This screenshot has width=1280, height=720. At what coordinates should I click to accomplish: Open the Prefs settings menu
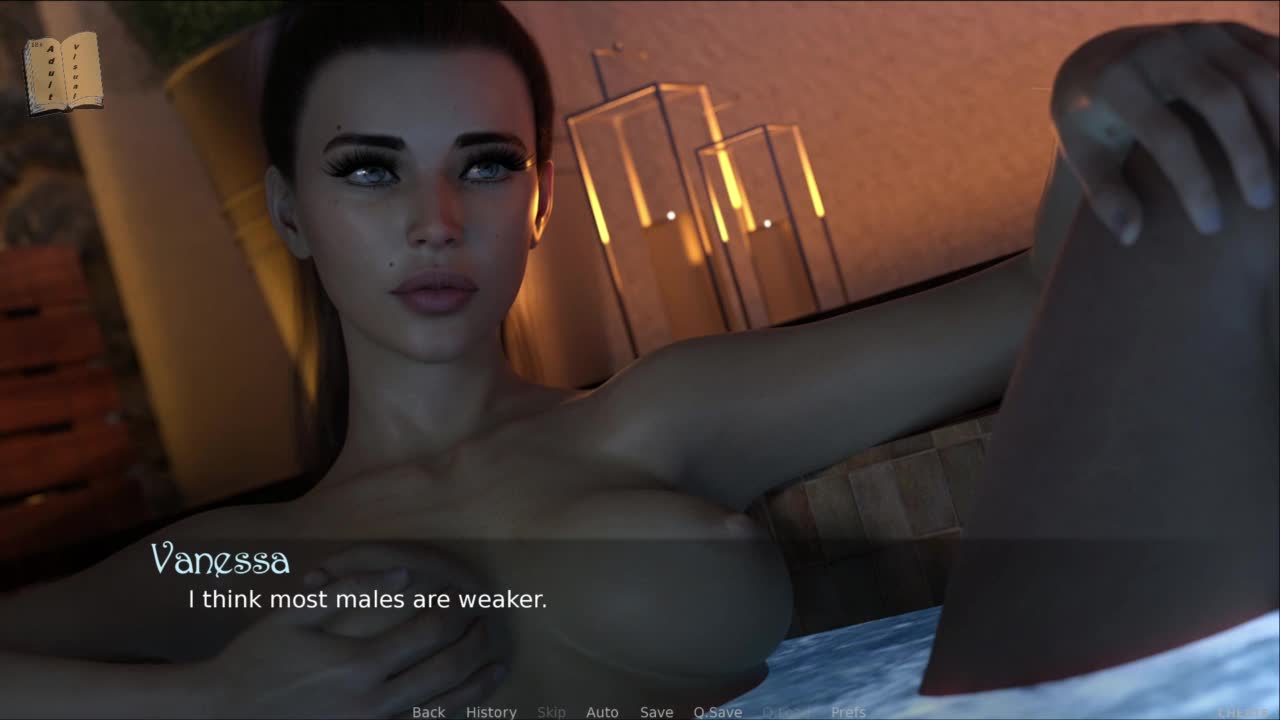848,712
